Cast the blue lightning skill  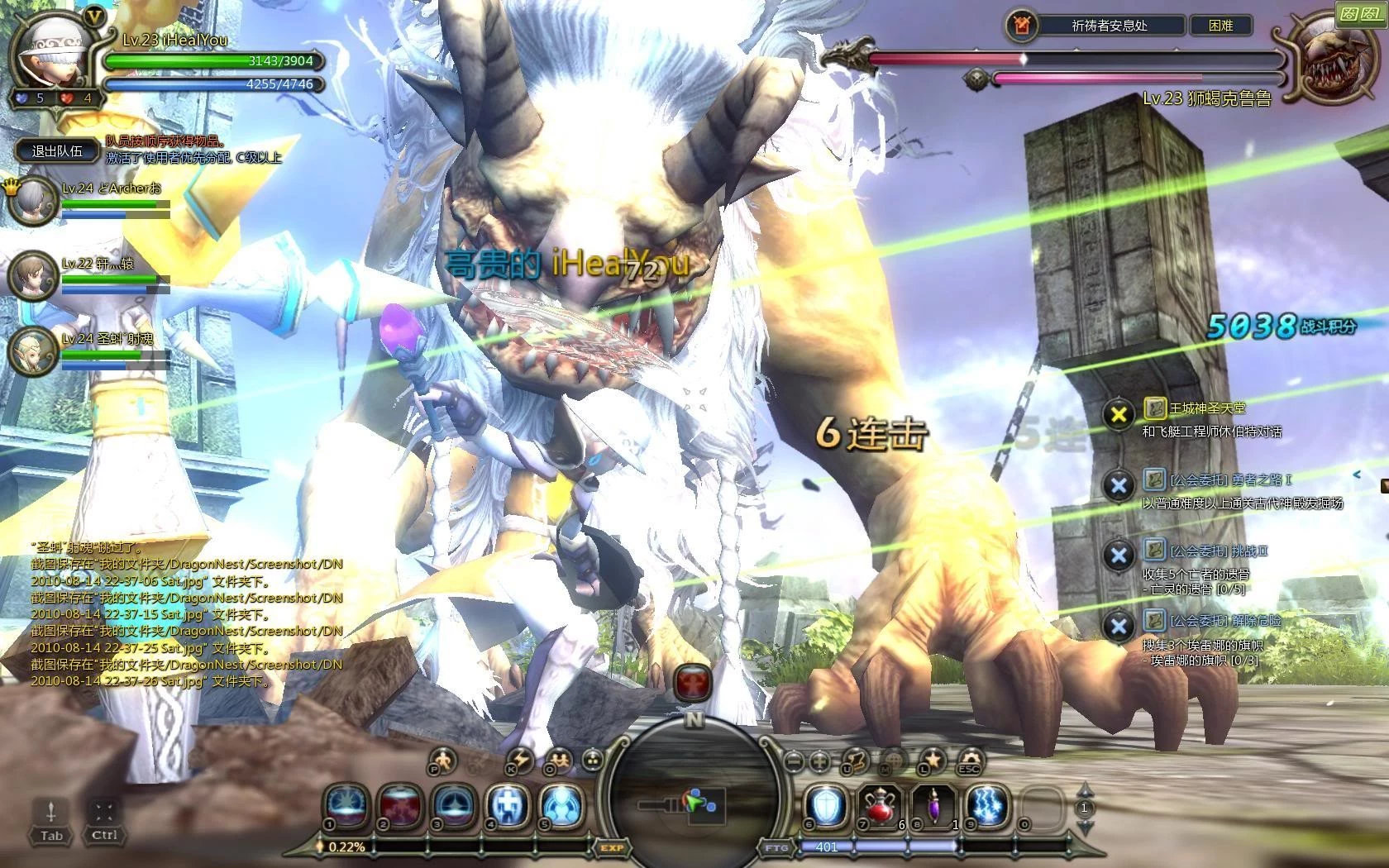coord(987,804)
